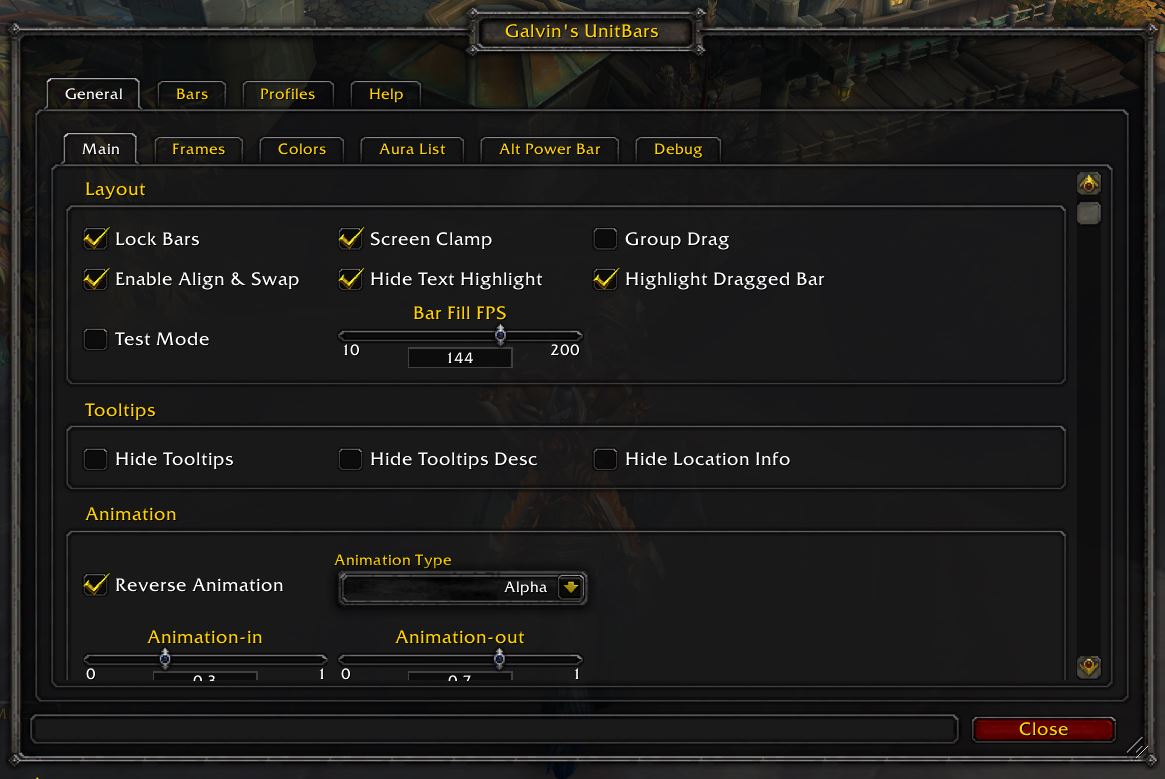Click the scroll-down arrow button
Image resolution: width=1165 pixels, height=779 pixels.
(1089, 666)
